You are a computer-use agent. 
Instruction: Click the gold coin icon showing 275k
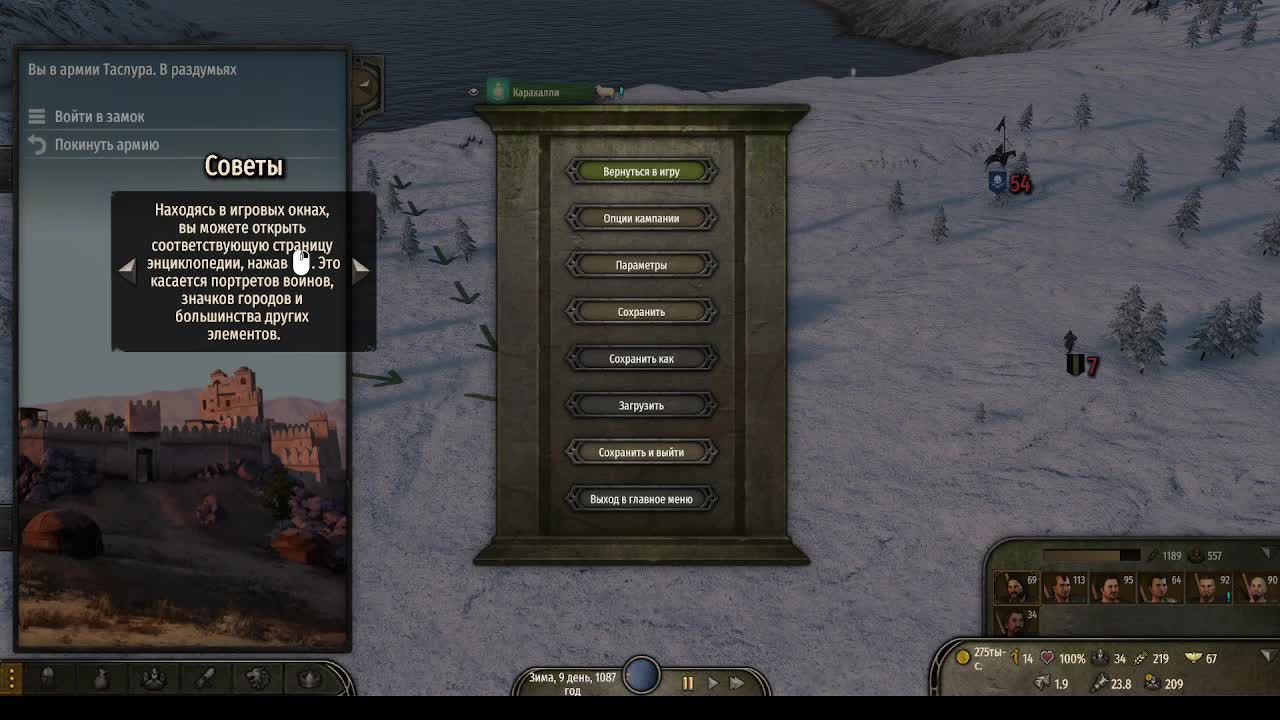tap(962, 658)
